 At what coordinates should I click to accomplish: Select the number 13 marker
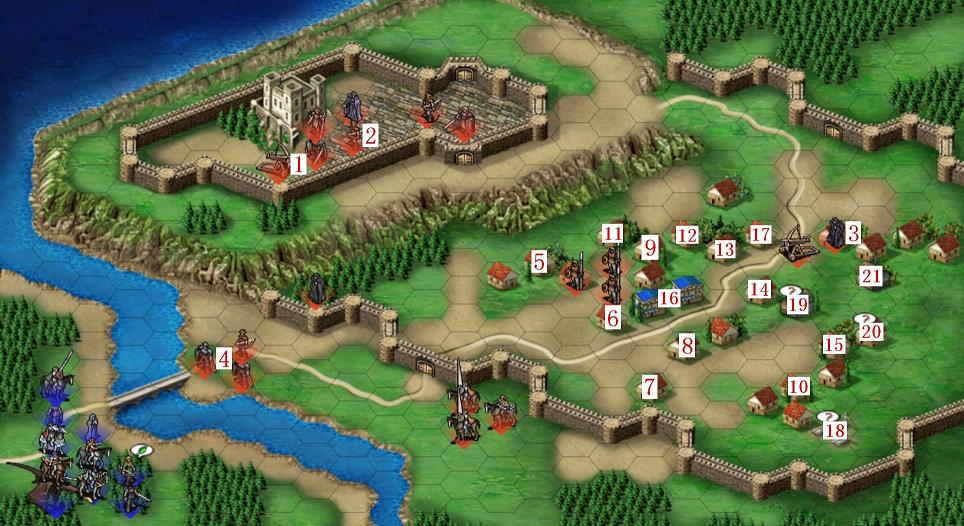click(725, 249)
